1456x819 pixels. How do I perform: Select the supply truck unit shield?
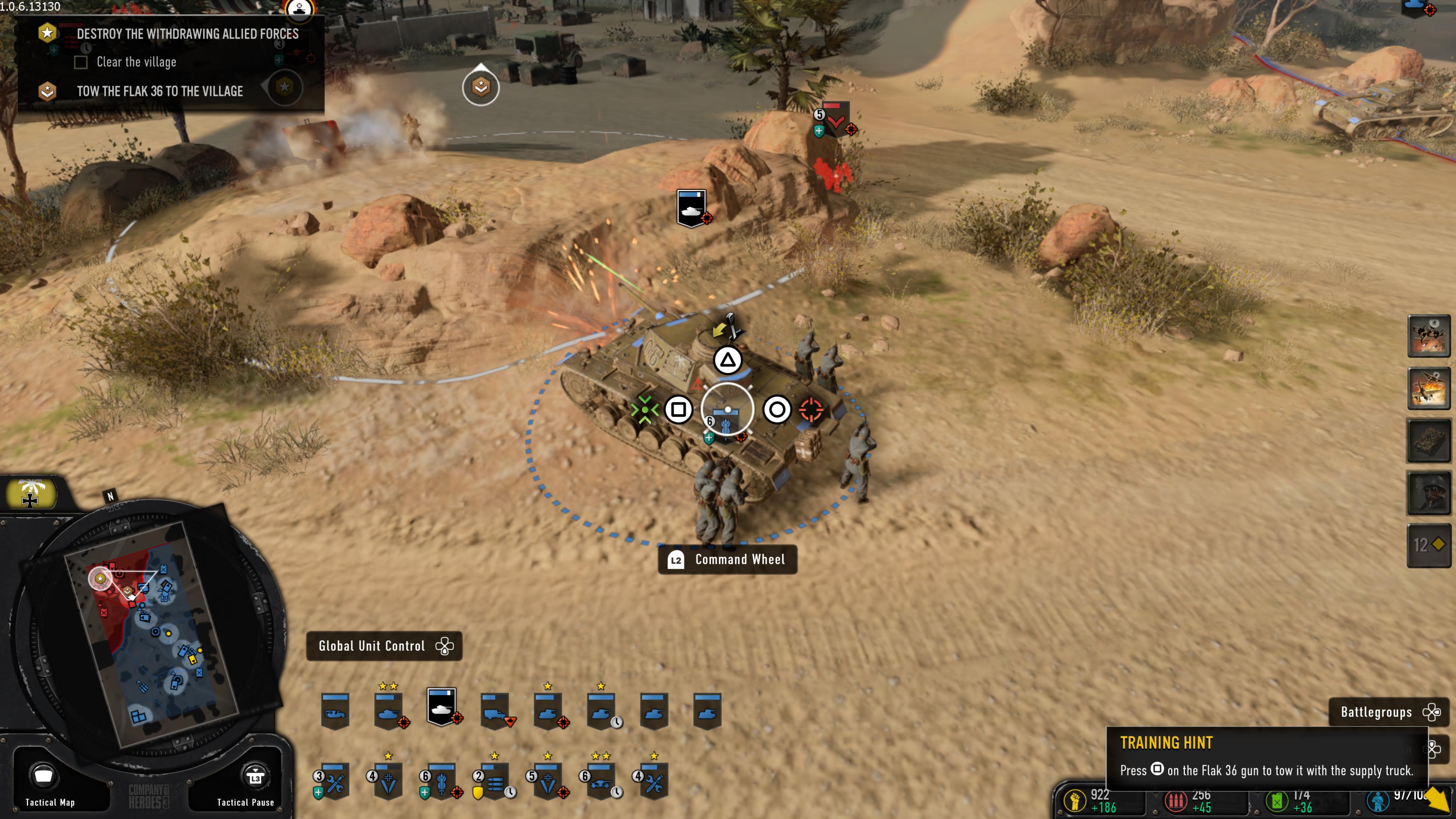point(494,711)
